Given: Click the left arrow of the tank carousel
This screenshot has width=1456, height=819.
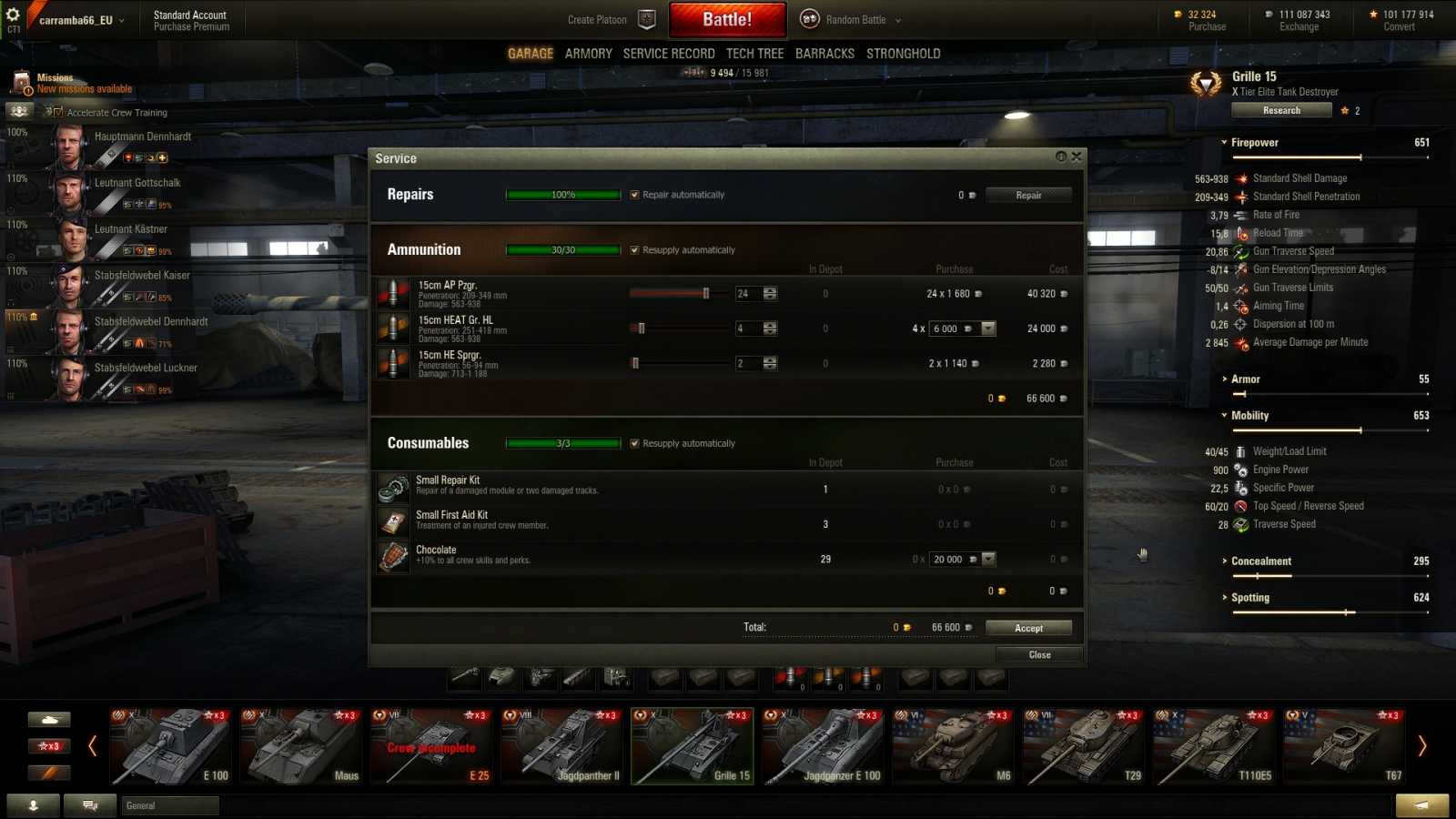Looking at the screenshot, I should pos(91,746).
